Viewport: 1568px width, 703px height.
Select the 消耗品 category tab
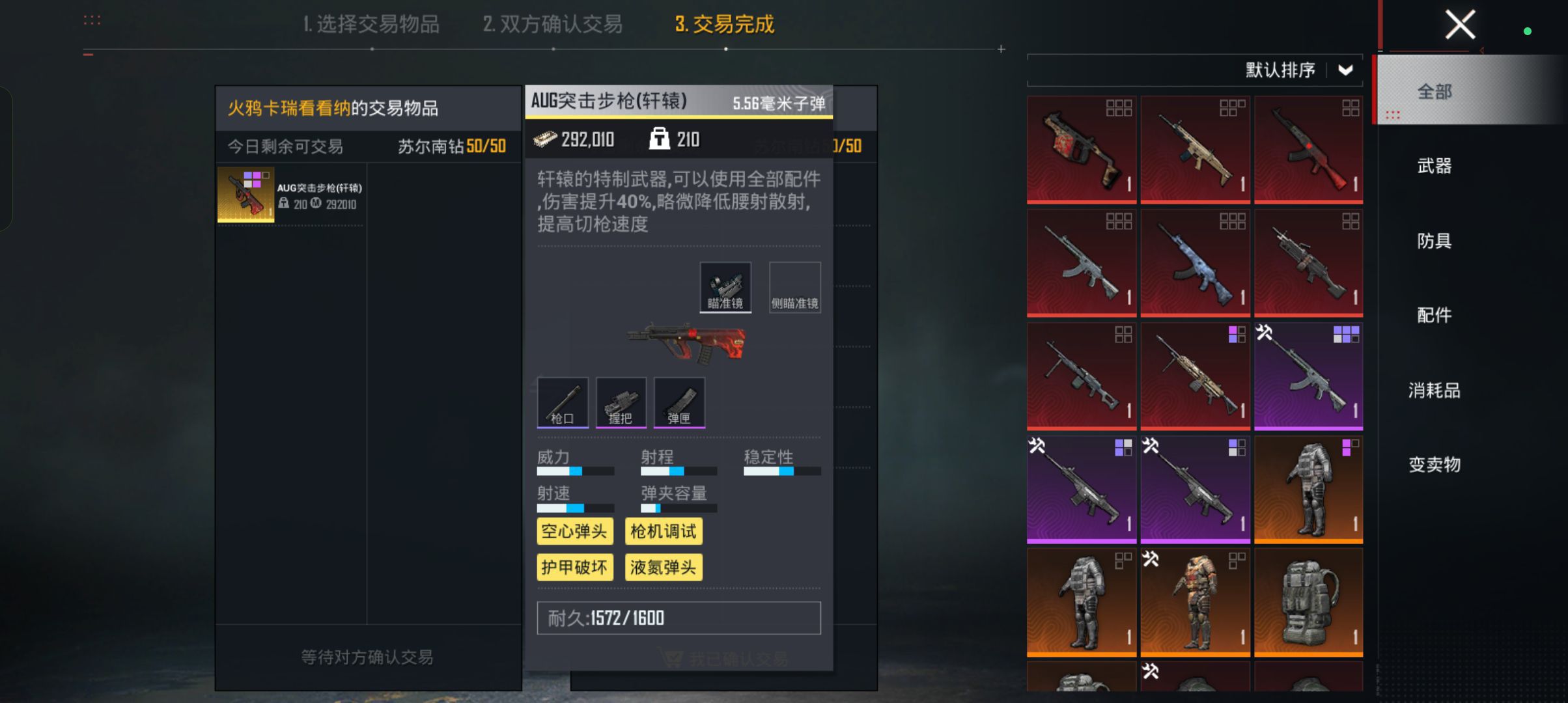[x=1434, y=391]
